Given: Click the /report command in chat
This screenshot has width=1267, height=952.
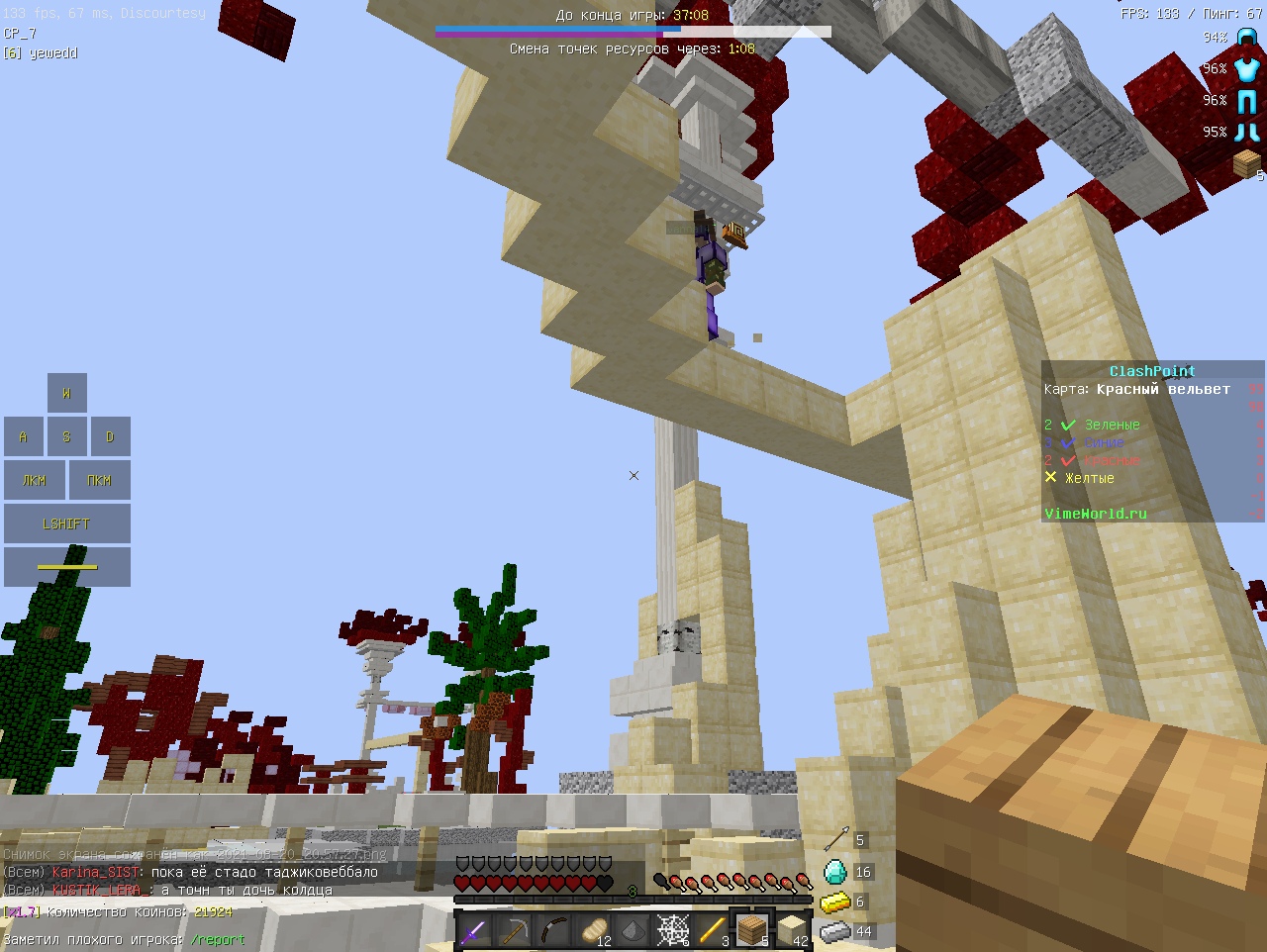Looking at the screenshot, I should coord(218,939).
